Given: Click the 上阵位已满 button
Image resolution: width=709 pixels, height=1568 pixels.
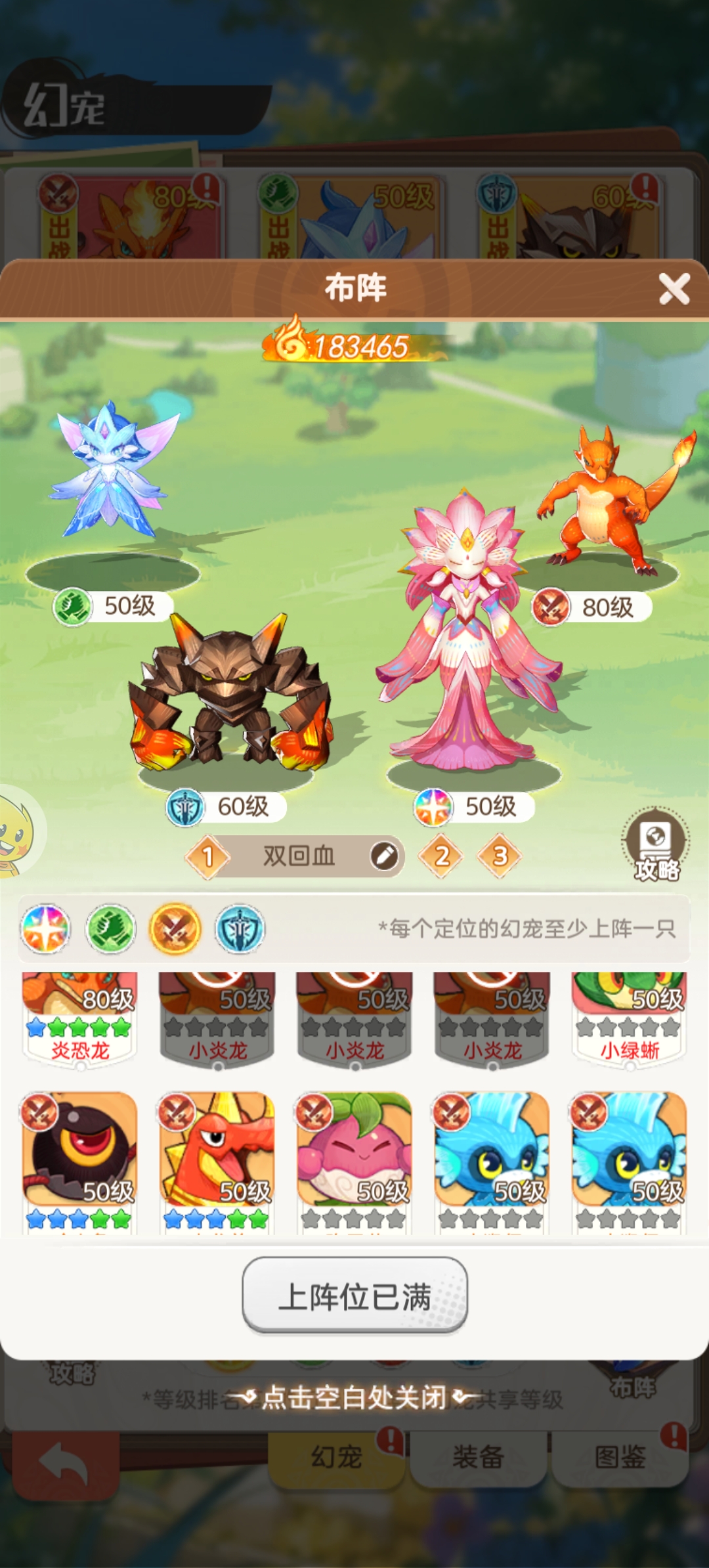Looking at the screenshot, I should [354, 1296].
